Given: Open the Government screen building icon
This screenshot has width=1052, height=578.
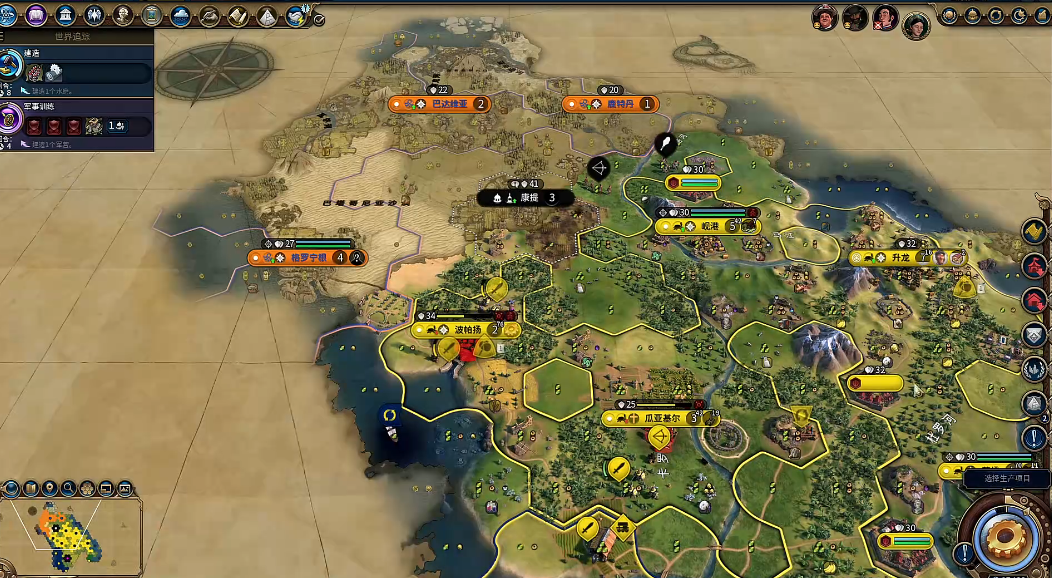Looking at the screenshot, I should (x=65, y=15).
